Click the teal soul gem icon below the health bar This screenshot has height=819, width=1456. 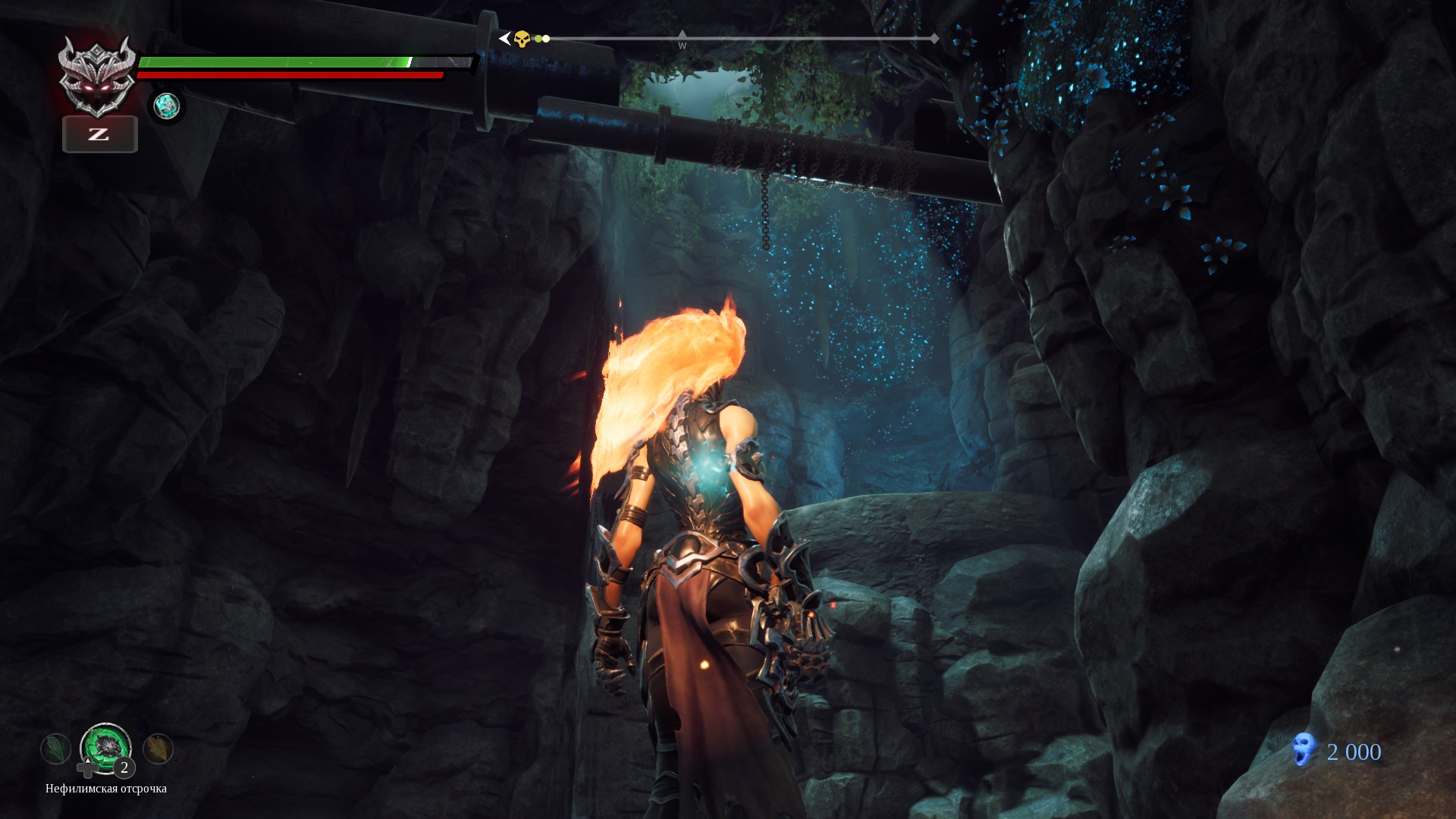[x=167, y=107]
